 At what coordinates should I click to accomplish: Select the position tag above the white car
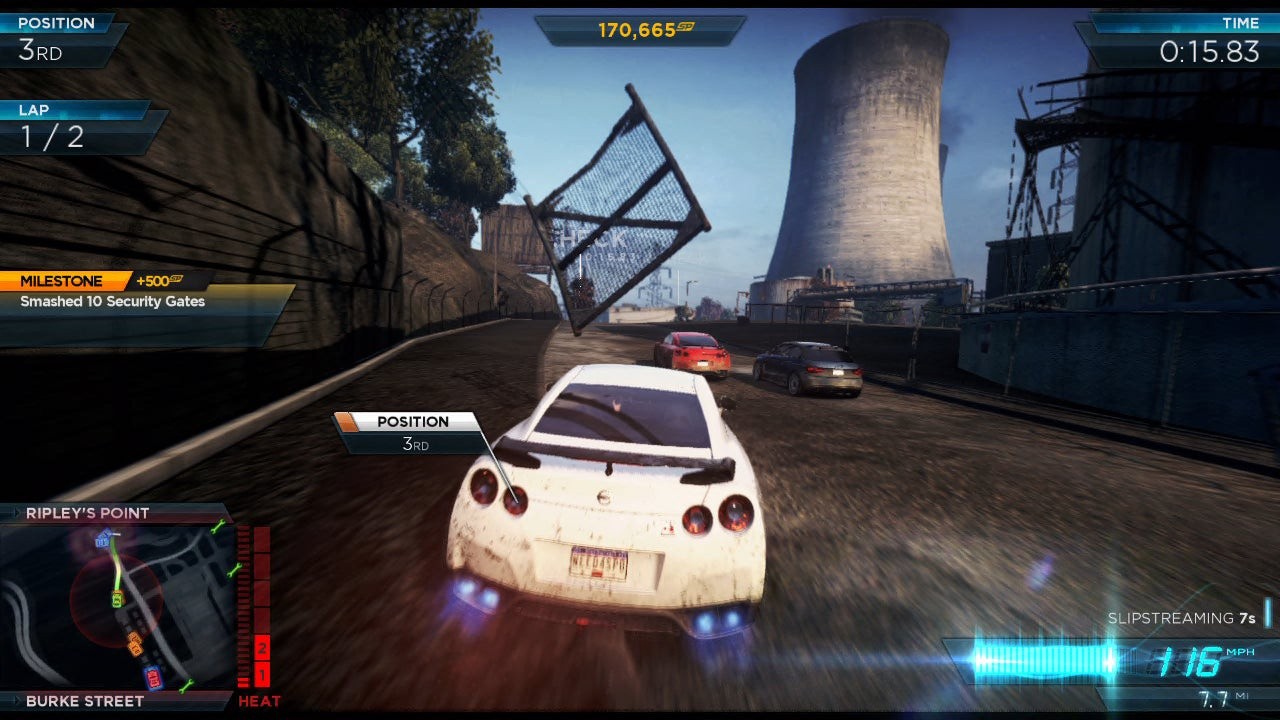click(412, 432)
